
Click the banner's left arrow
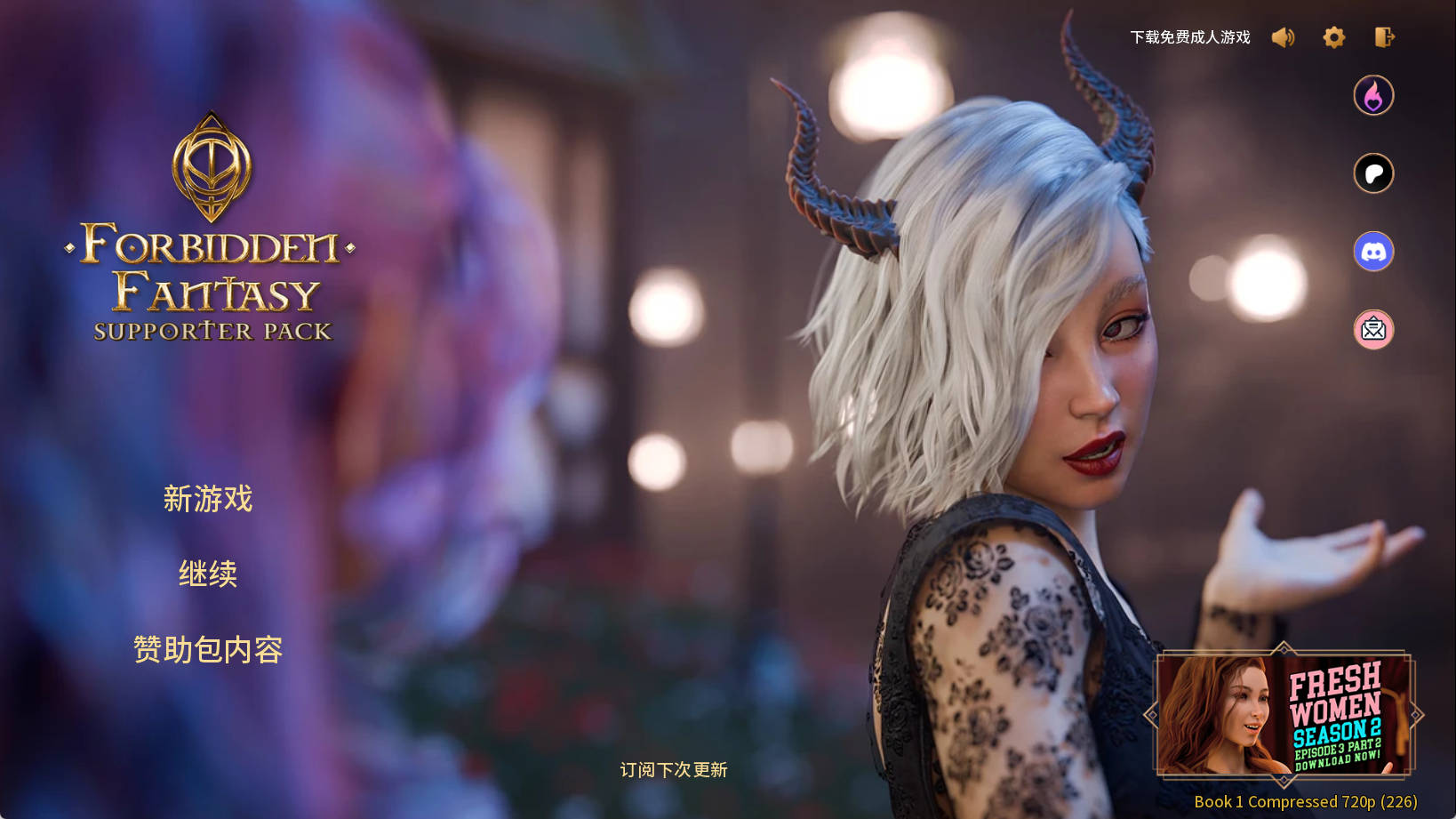(1152, 715)
